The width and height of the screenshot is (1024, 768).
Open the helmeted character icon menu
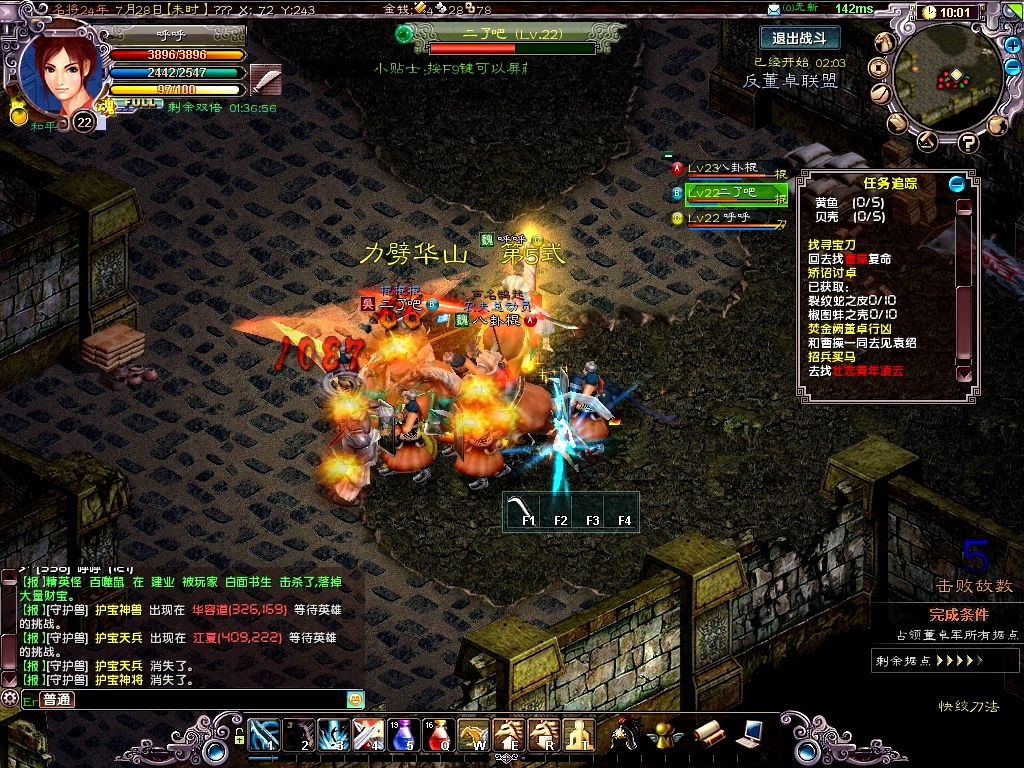point(626,734)
